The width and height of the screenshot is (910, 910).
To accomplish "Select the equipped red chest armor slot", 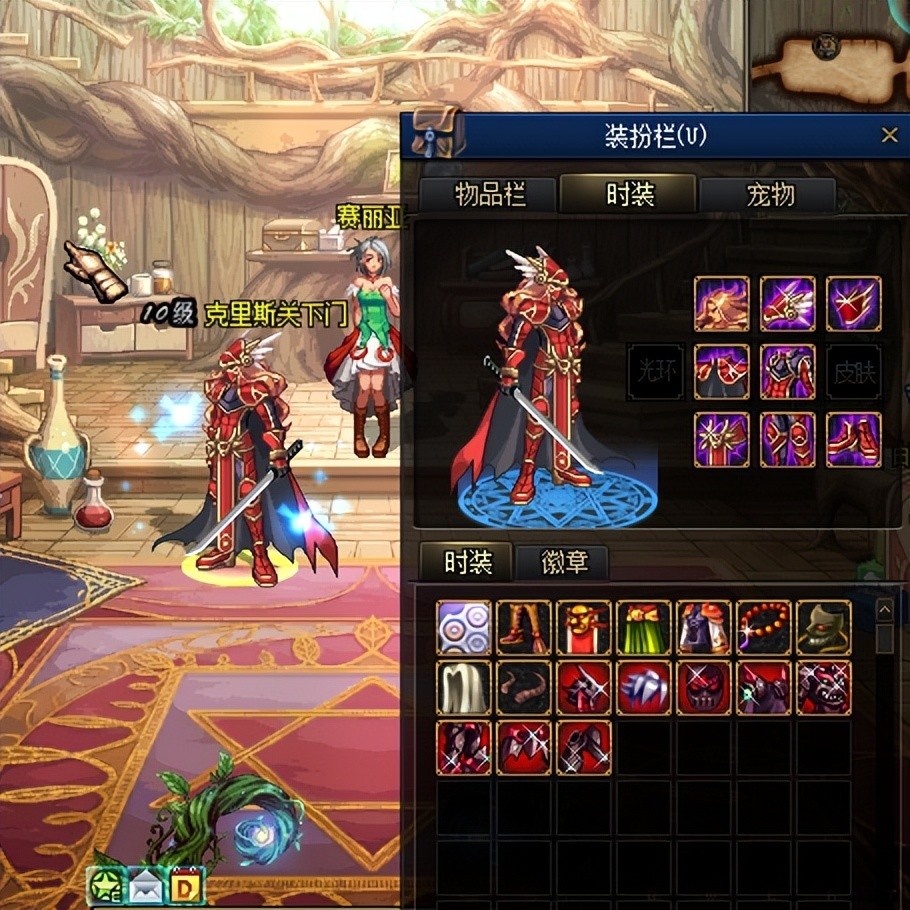I will click(x=787, y=371).
